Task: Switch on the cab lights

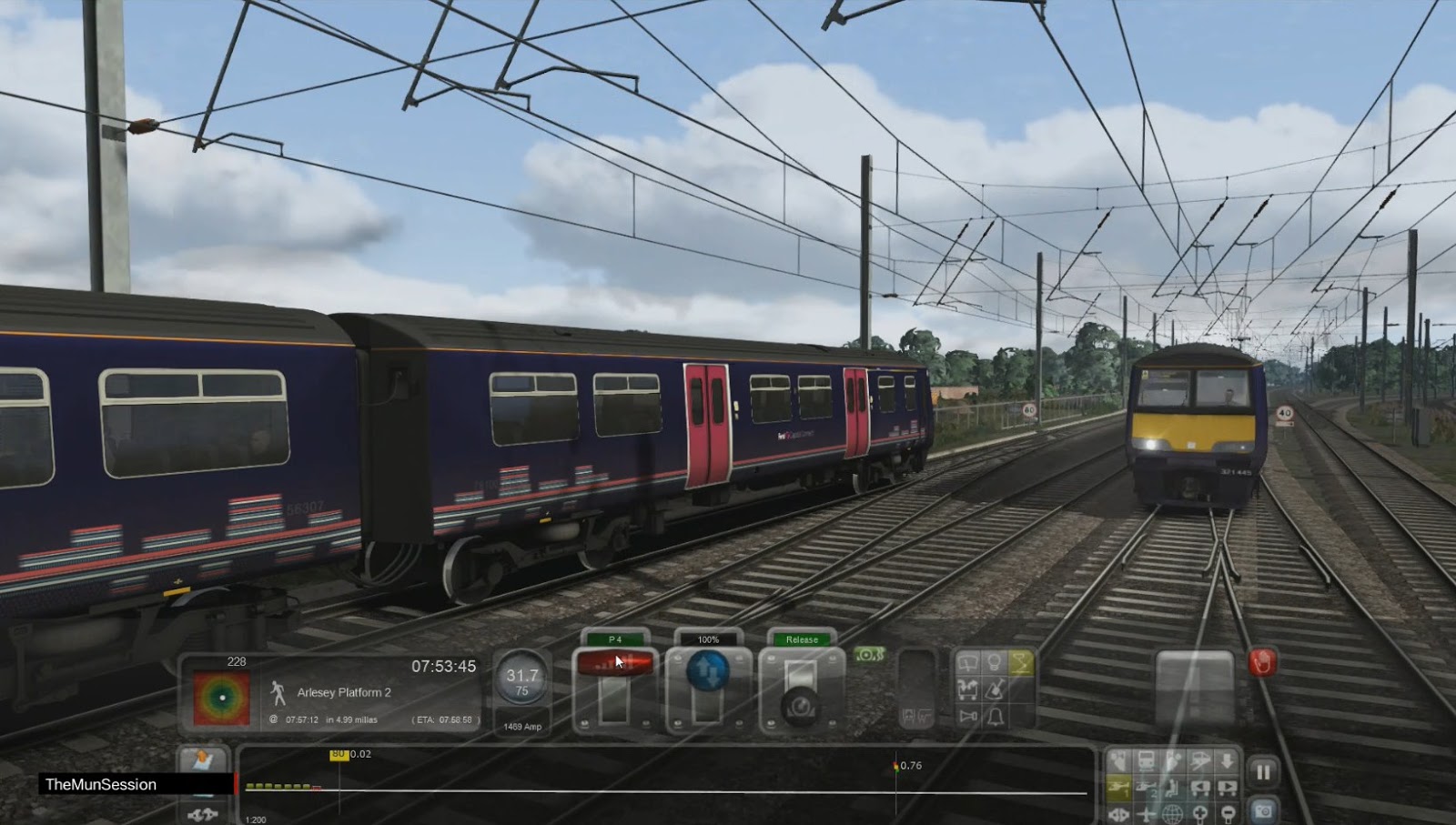Action: pyautogui.click(x=995, y=662)
